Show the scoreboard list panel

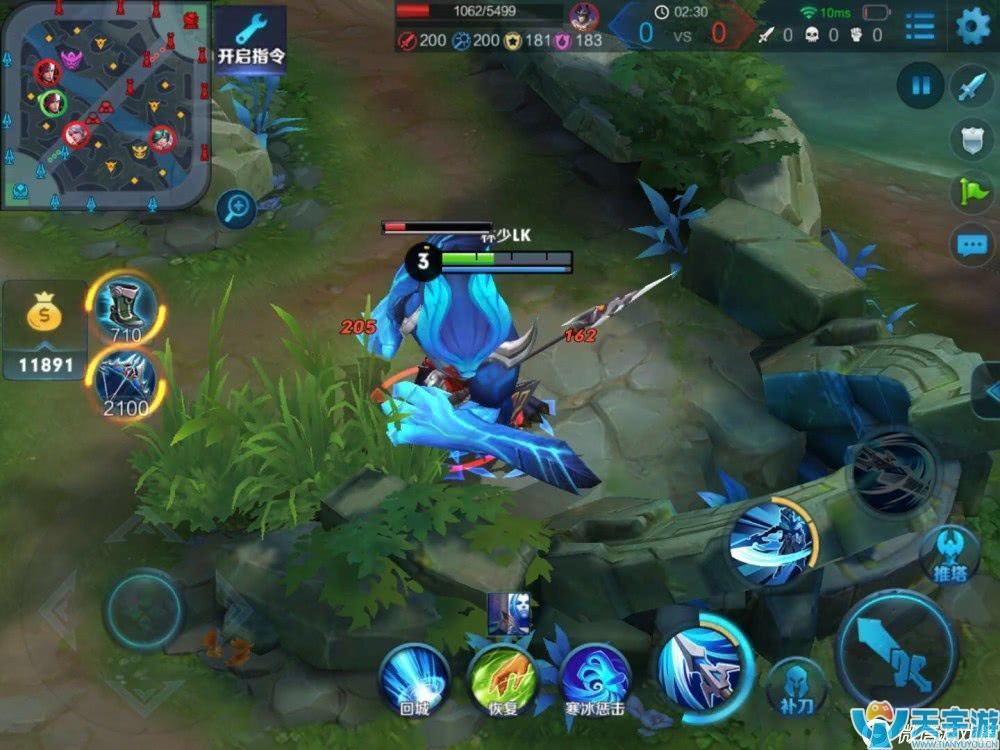pos(920,28)
